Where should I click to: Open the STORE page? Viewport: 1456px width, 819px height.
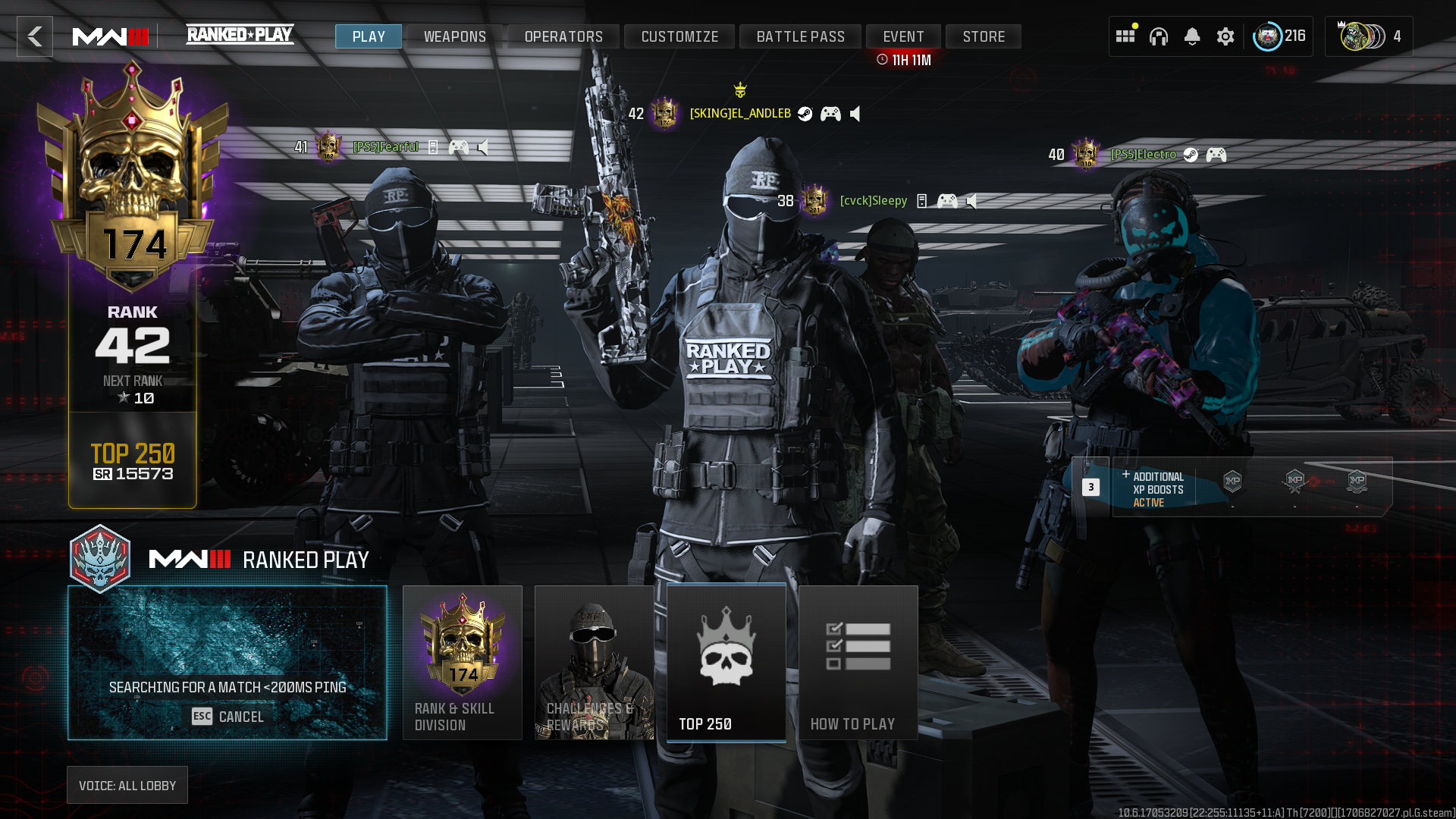pyautogui.click(x=984, y=36)
